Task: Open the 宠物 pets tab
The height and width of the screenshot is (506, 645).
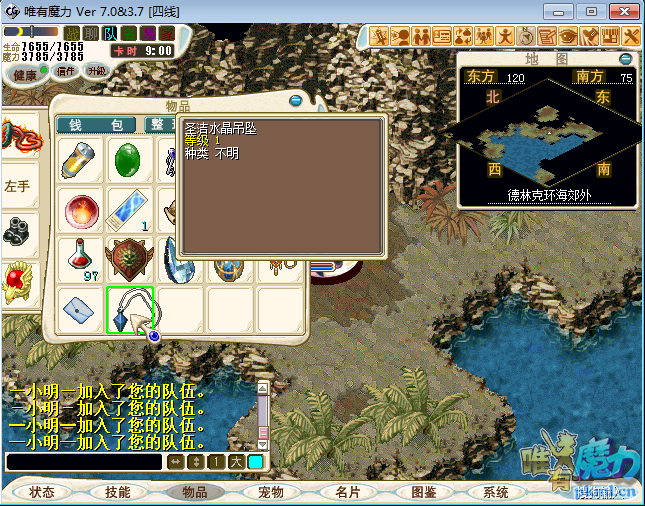Action: coord(271,492)
